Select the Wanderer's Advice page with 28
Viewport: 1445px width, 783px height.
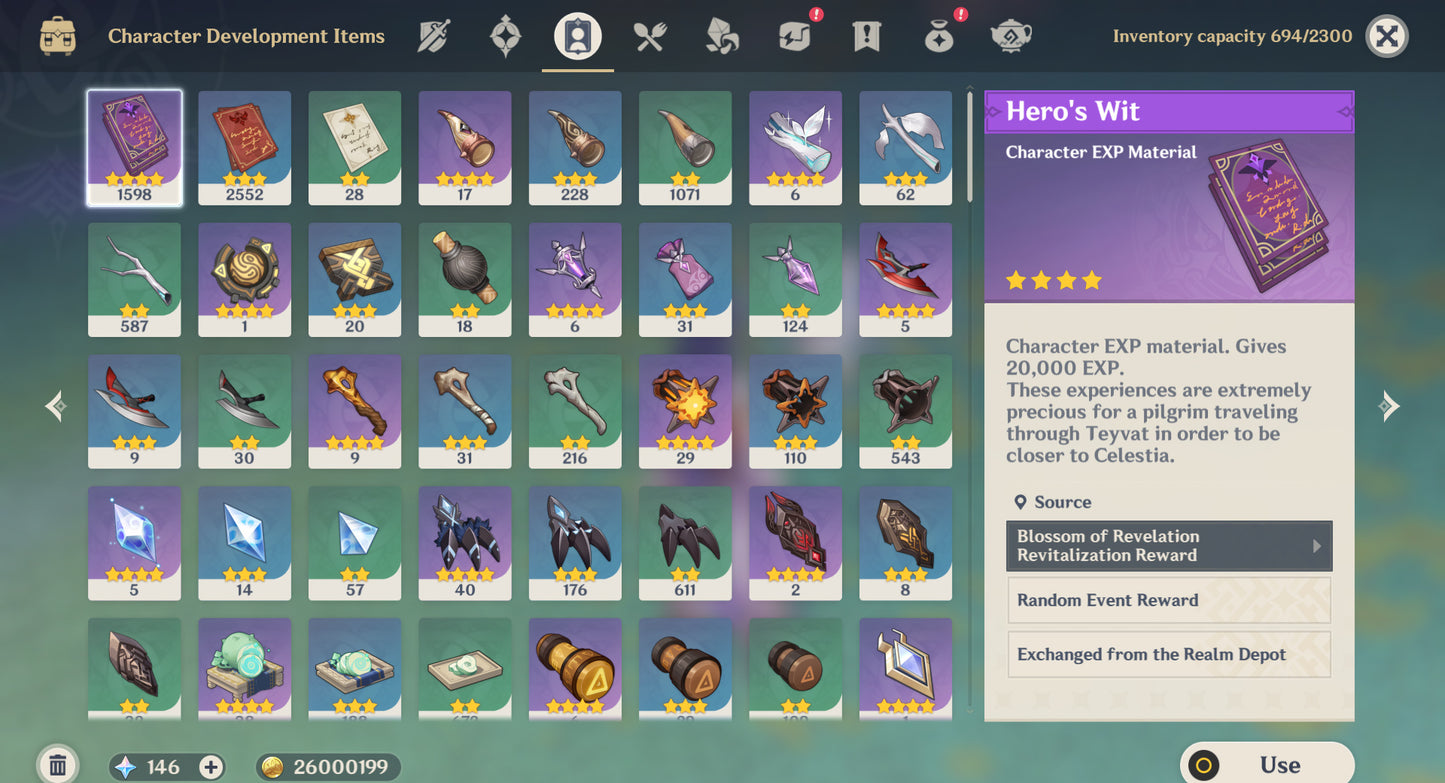pyautogui.click(x=354, y=148)
